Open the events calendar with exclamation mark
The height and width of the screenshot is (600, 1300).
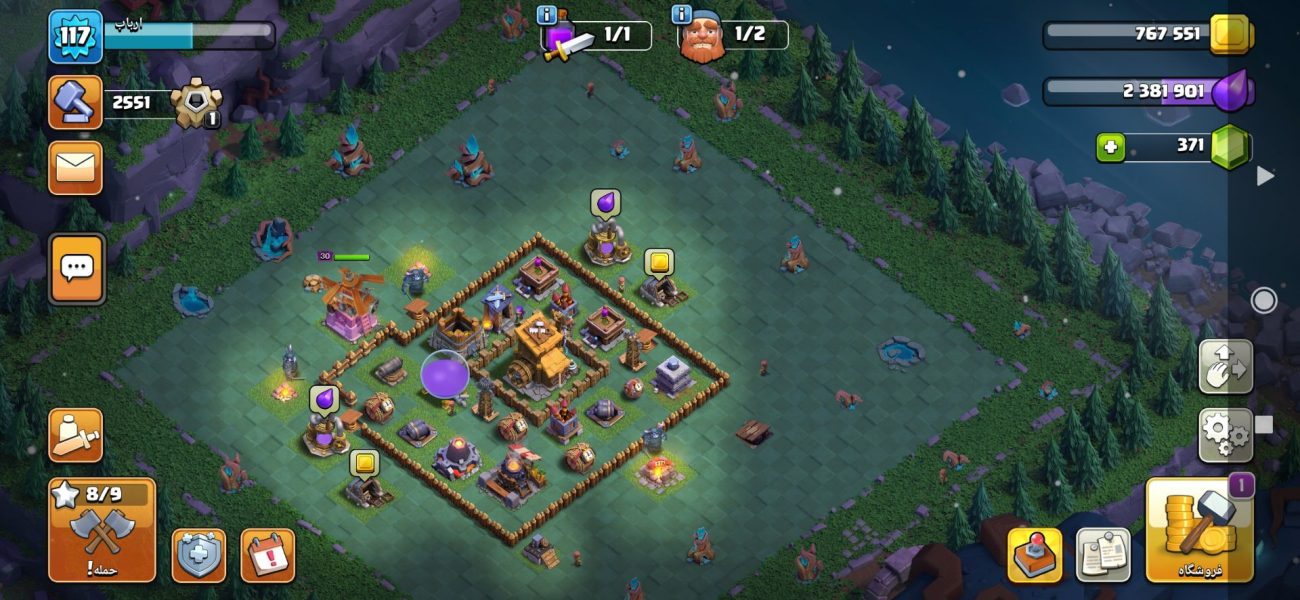268,555
